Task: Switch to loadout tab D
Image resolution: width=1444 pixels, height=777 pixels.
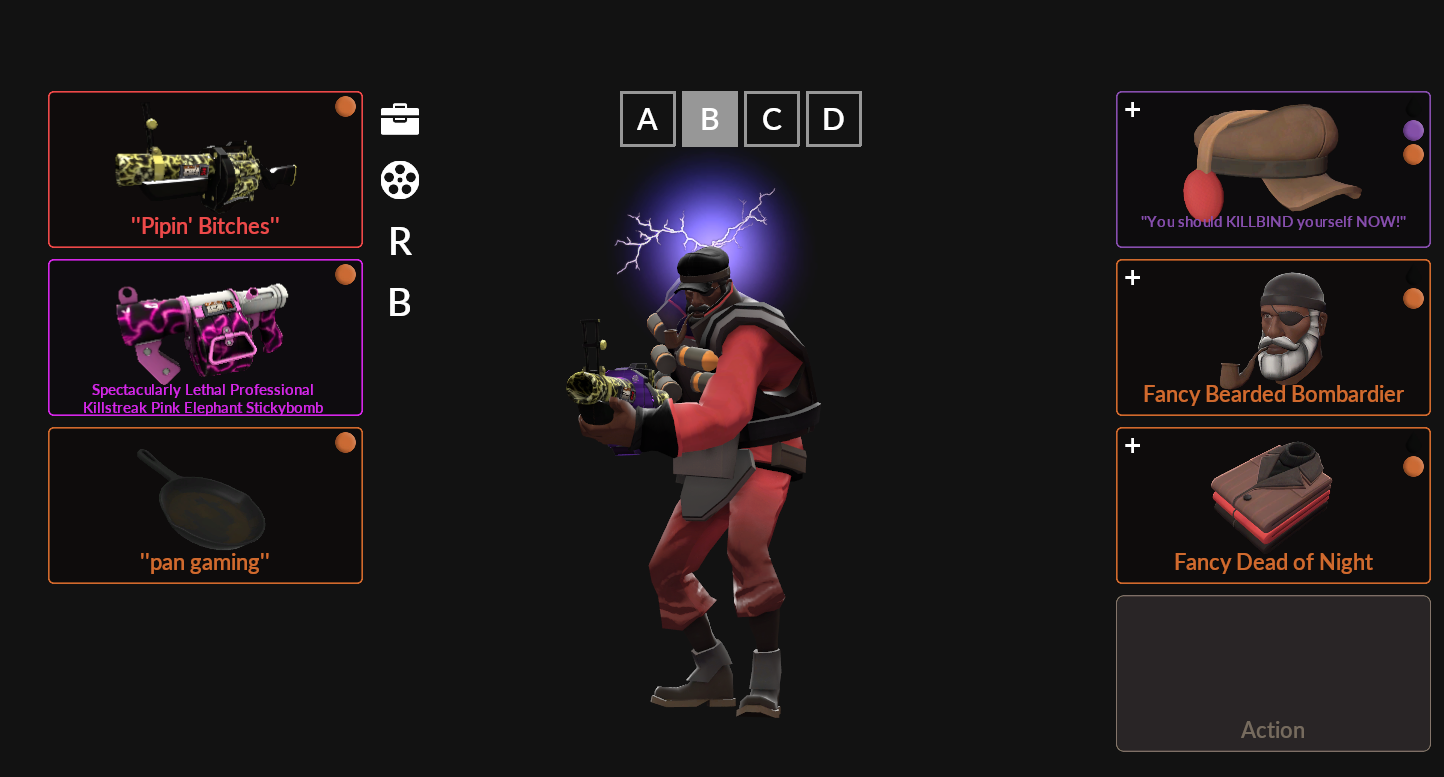Action: point(833,119)
